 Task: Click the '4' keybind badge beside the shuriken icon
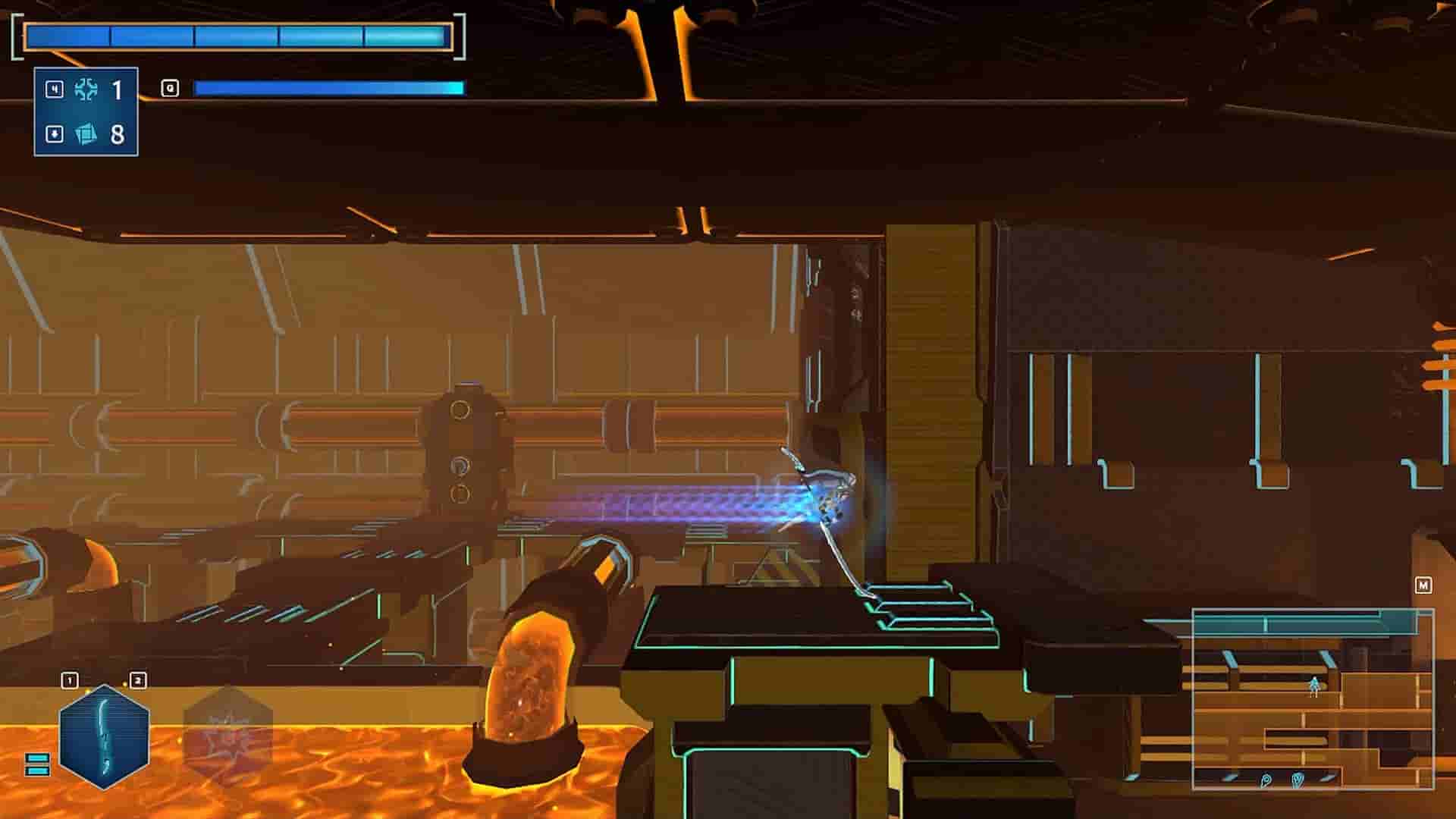coord(53,89)
